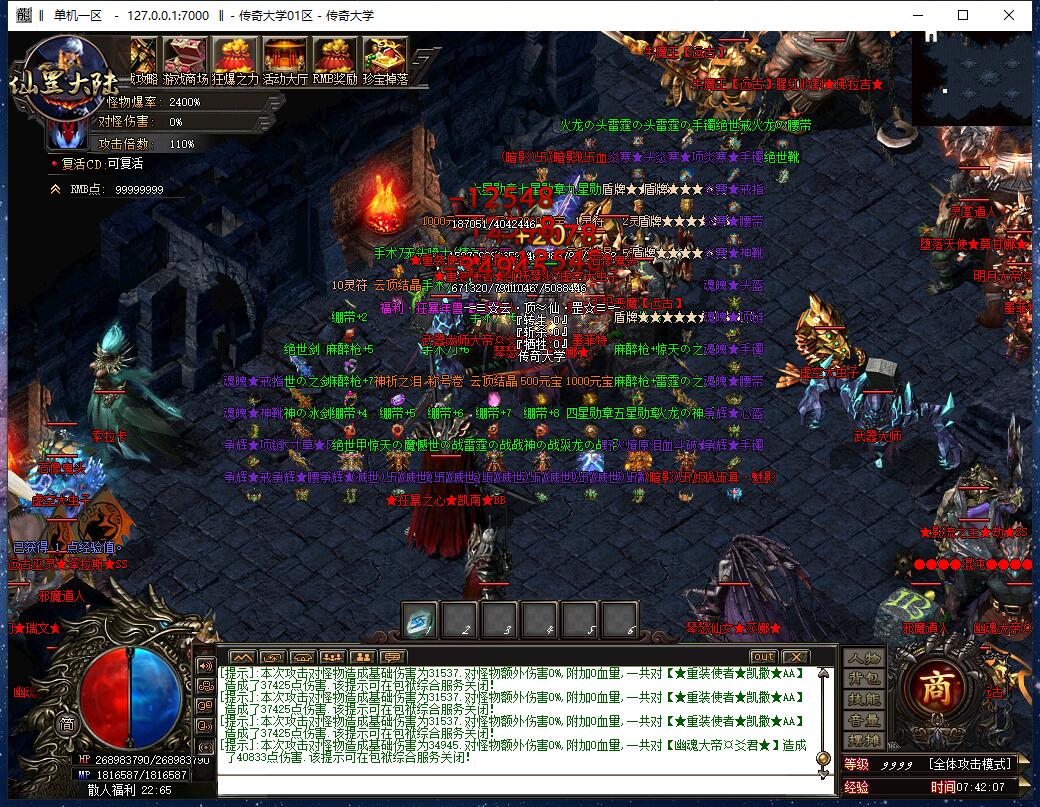
Task: Open the 活动大厅 event hall icon
Action: [x=285, y=58]
